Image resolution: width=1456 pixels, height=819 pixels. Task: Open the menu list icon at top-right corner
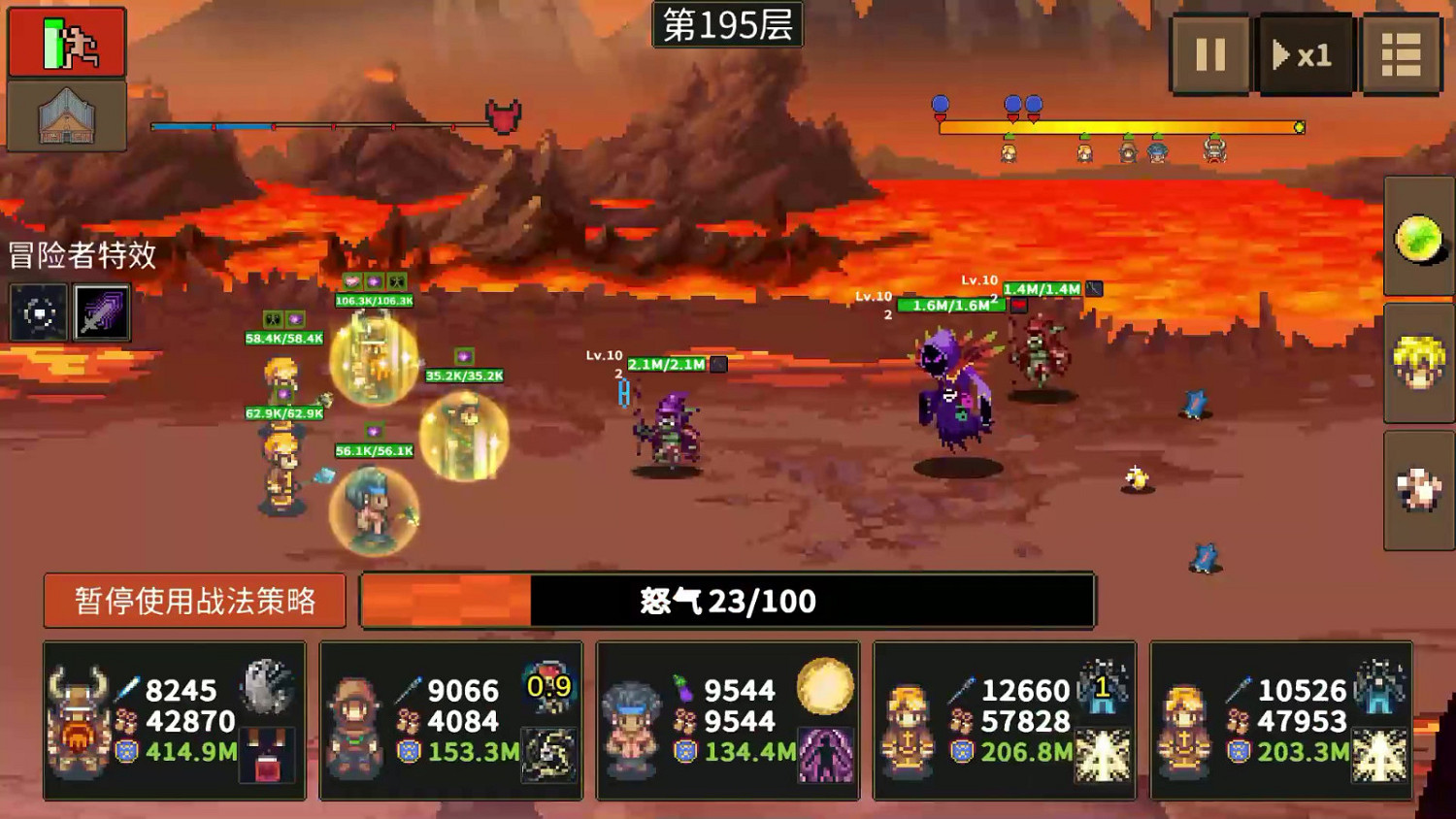tap(1401, 54)
